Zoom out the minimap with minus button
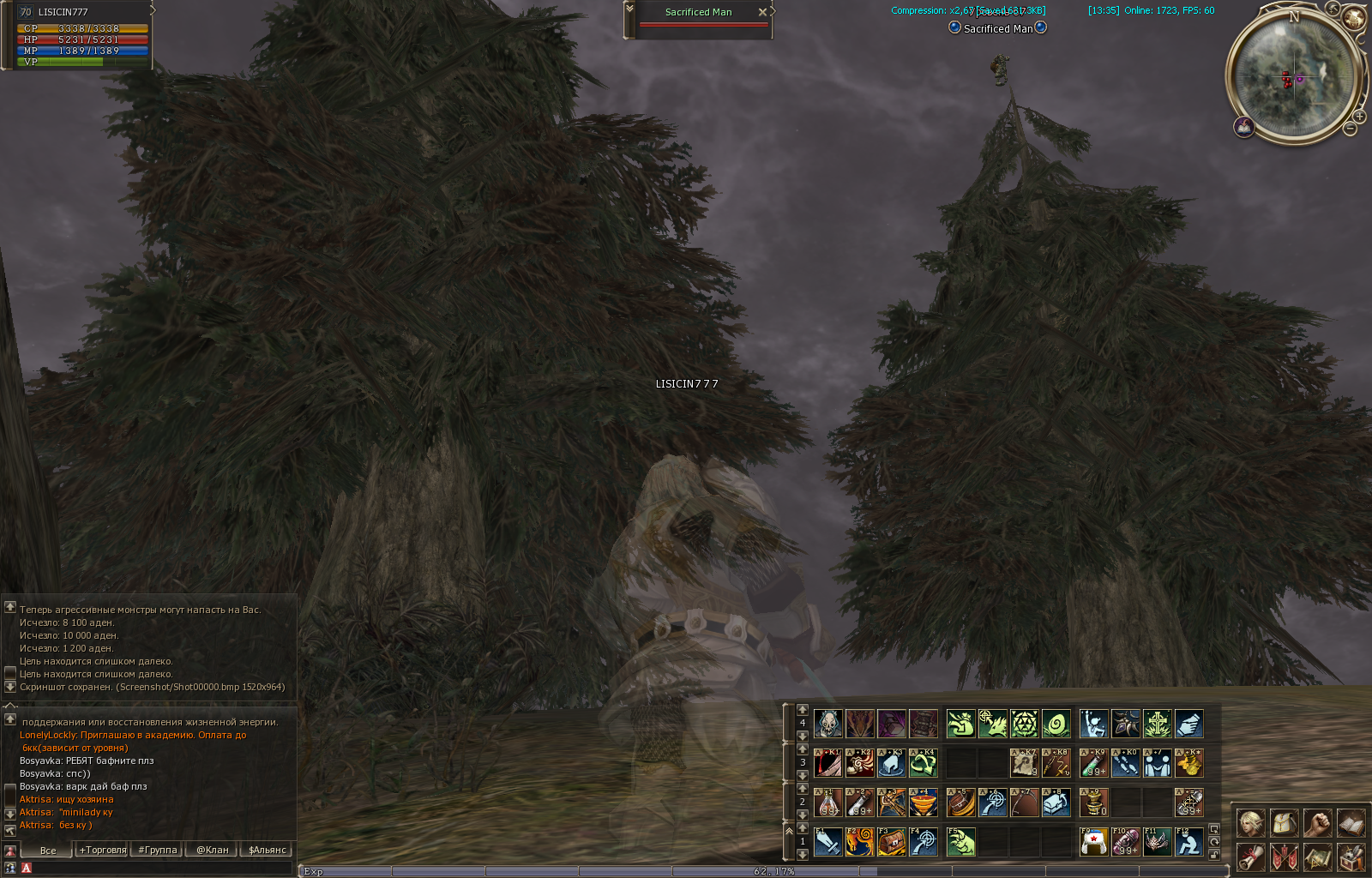Viewport: 1372px width, 878px height. (x=1350, y=129)
